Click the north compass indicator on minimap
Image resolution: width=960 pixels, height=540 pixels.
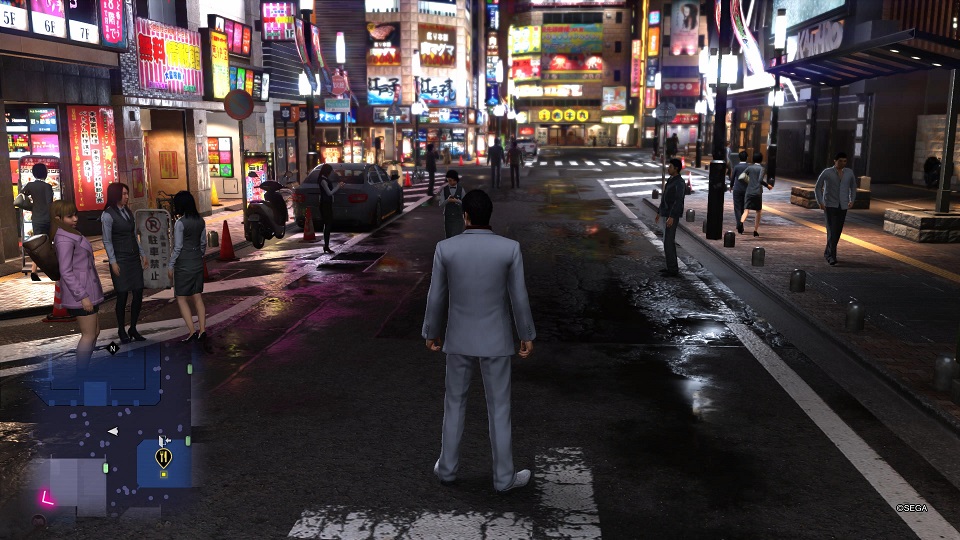(113, 349)
